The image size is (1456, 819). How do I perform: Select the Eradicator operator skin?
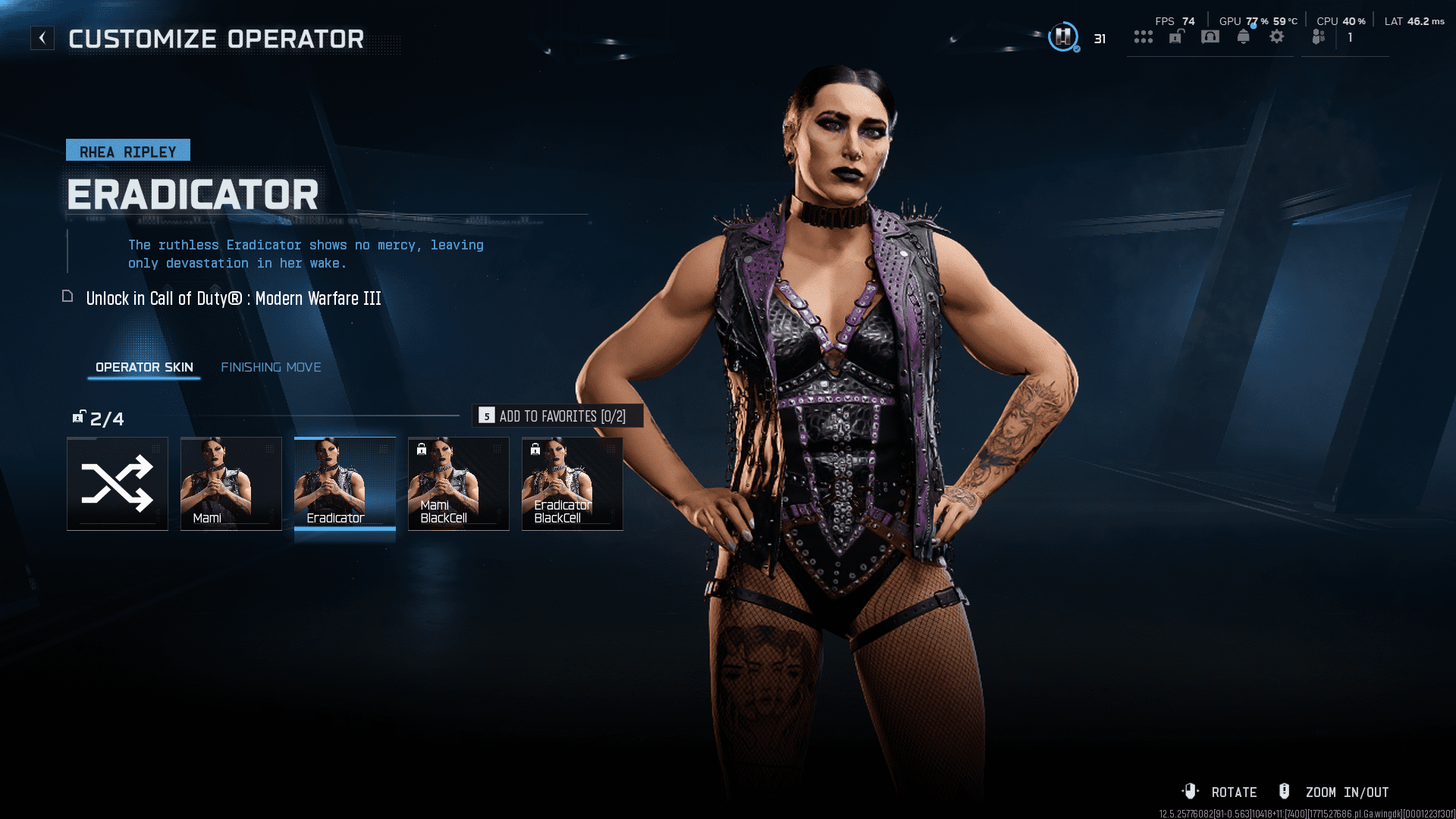[x=345, y=484]
